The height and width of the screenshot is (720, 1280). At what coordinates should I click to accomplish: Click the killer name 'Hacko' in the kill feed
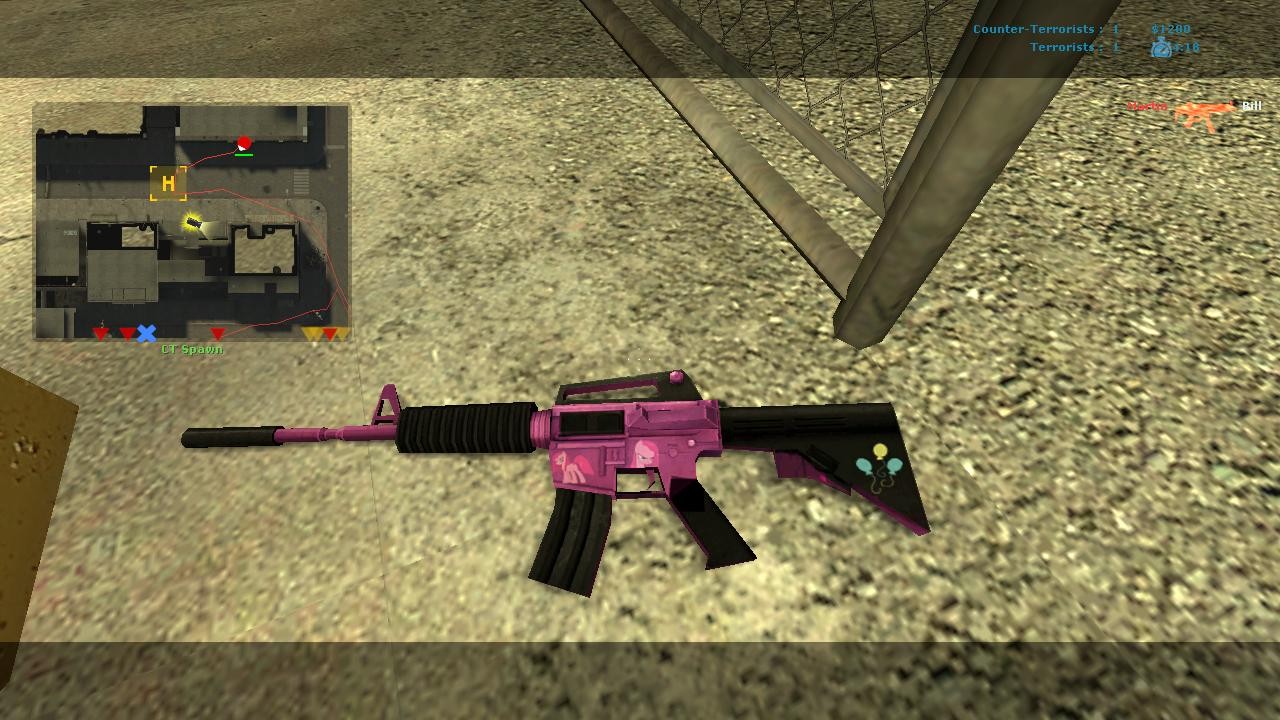[x=1149, y=105]
